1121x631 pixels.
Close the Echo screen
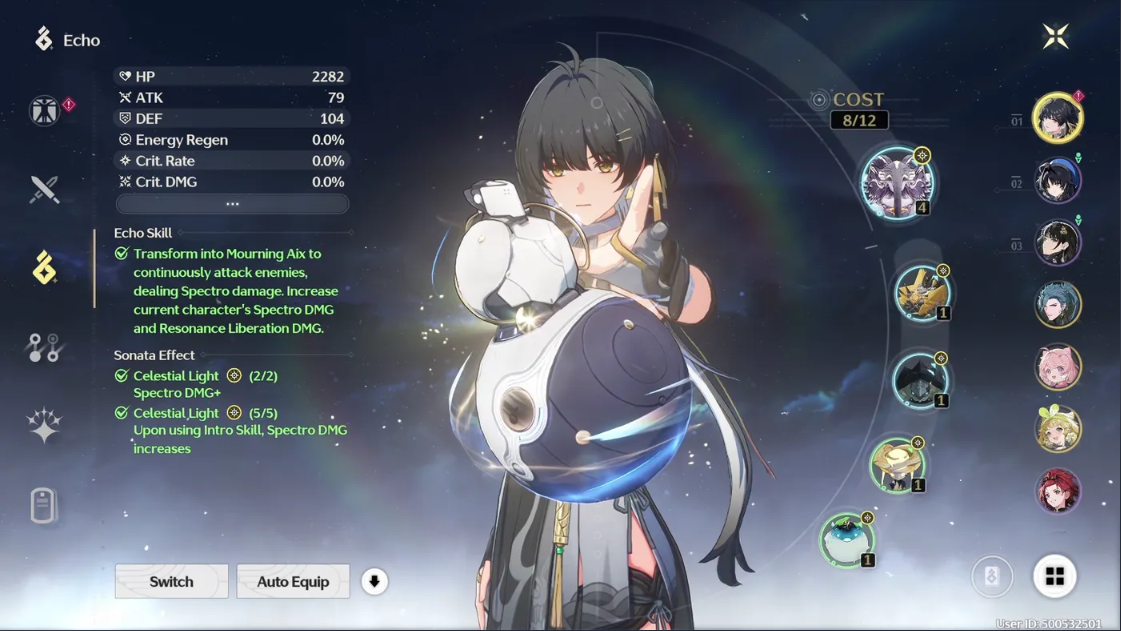pos(1055,37)
